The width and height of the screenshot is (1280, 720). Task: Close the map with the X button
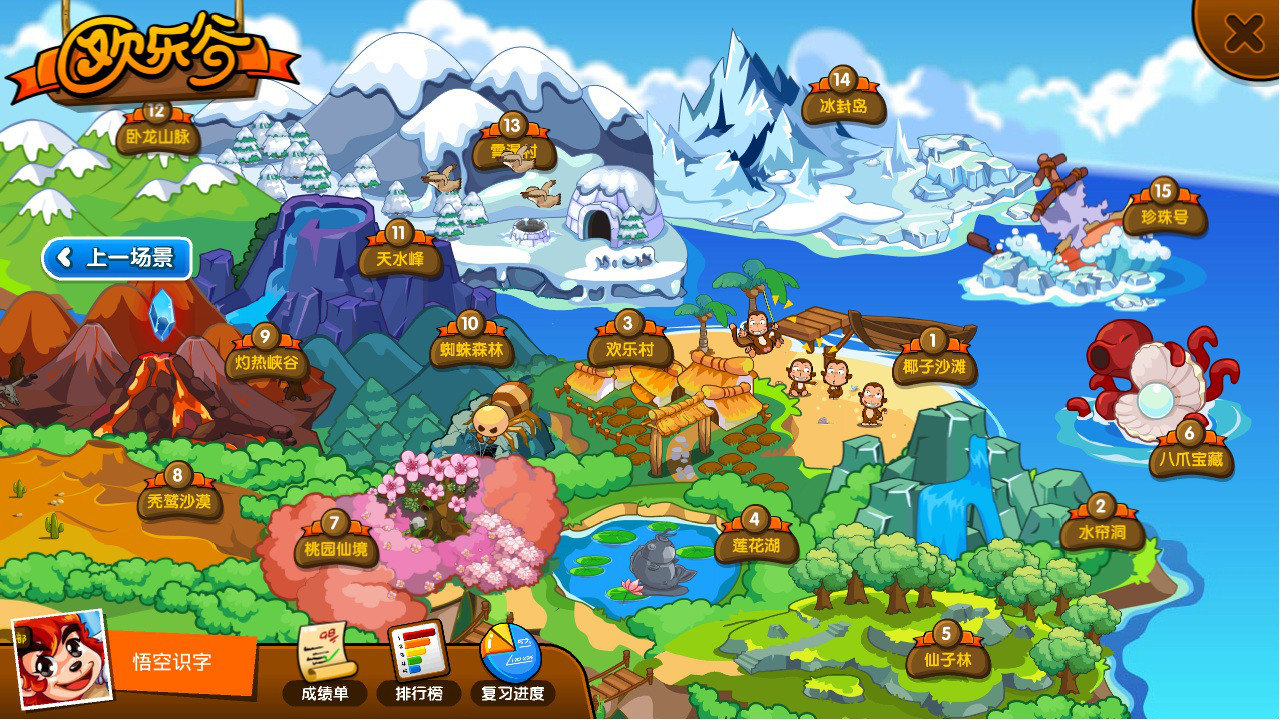(x=1243, y=34)
